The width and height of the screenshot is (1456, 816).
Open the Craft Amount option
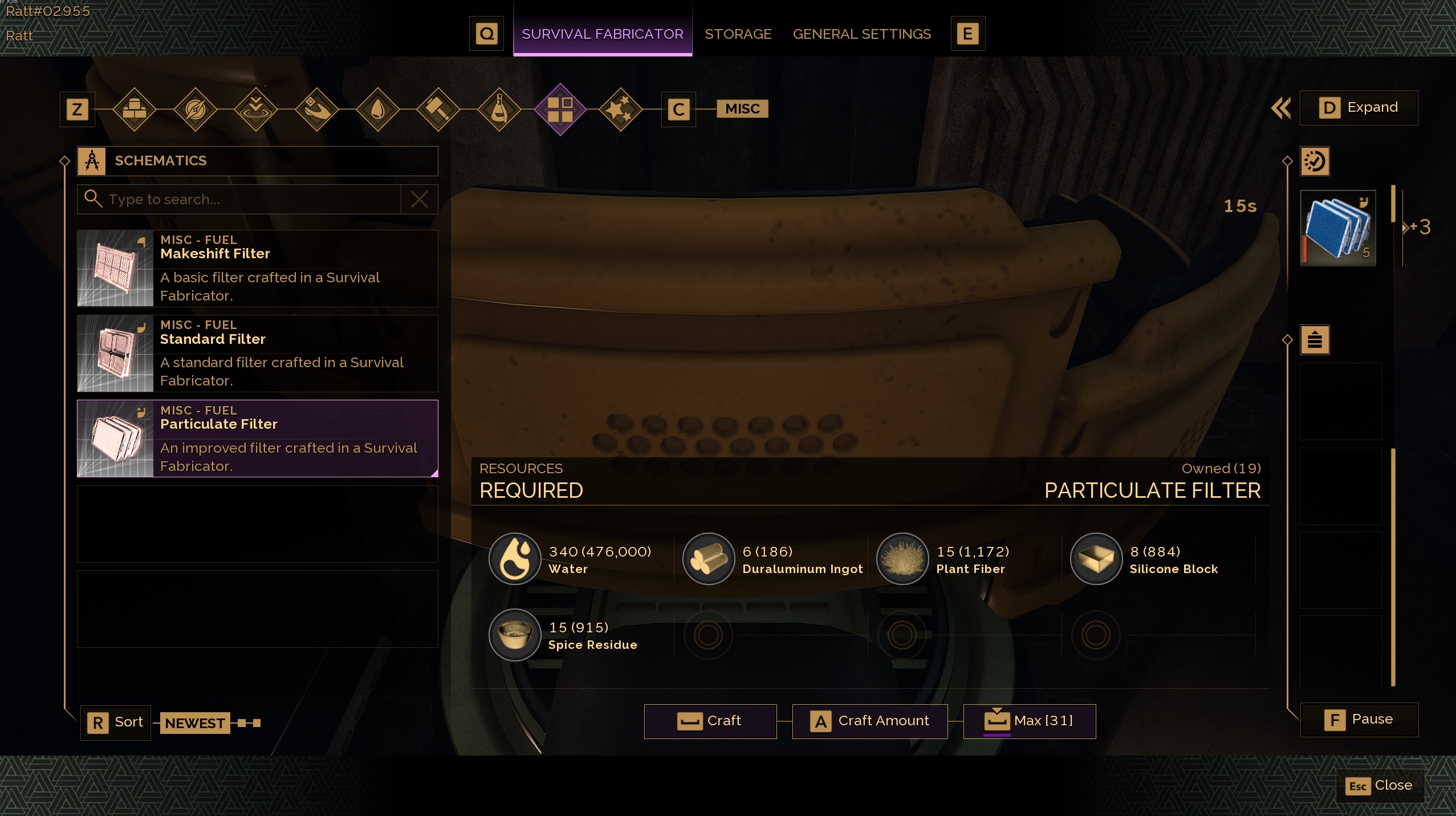pyautogui.click(x=870, y=721)
